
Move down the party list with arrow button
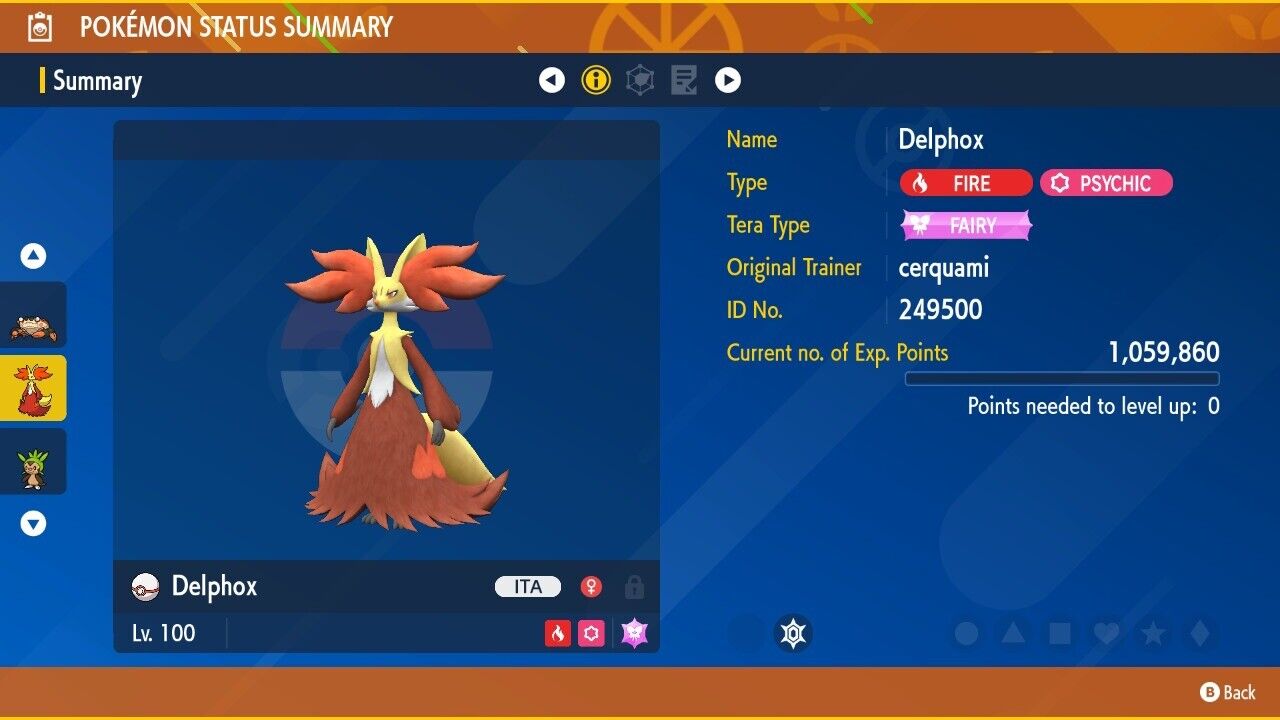pos(33,523)
